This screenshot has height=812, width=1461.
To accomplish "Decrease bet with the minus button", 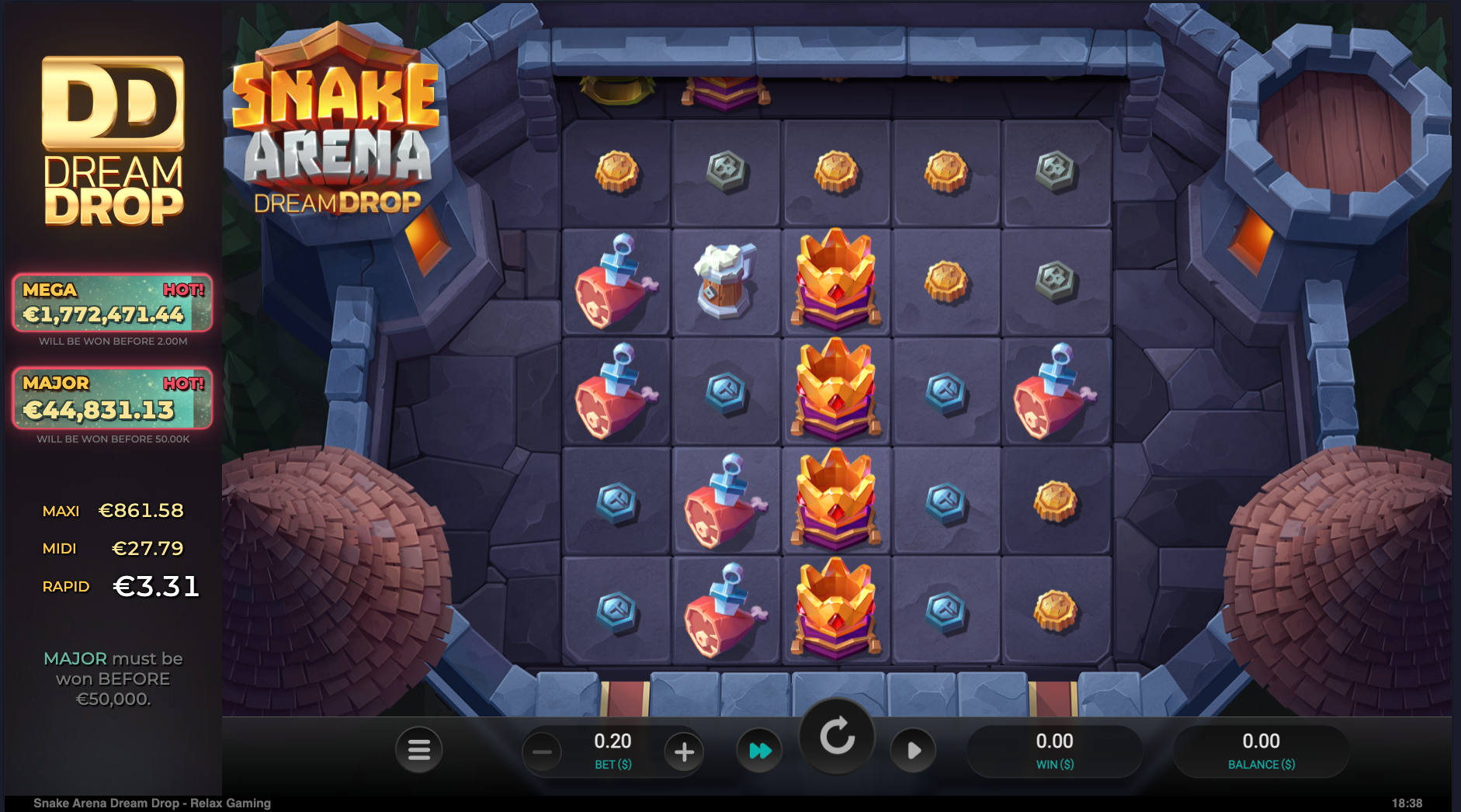I will point(541,750).
